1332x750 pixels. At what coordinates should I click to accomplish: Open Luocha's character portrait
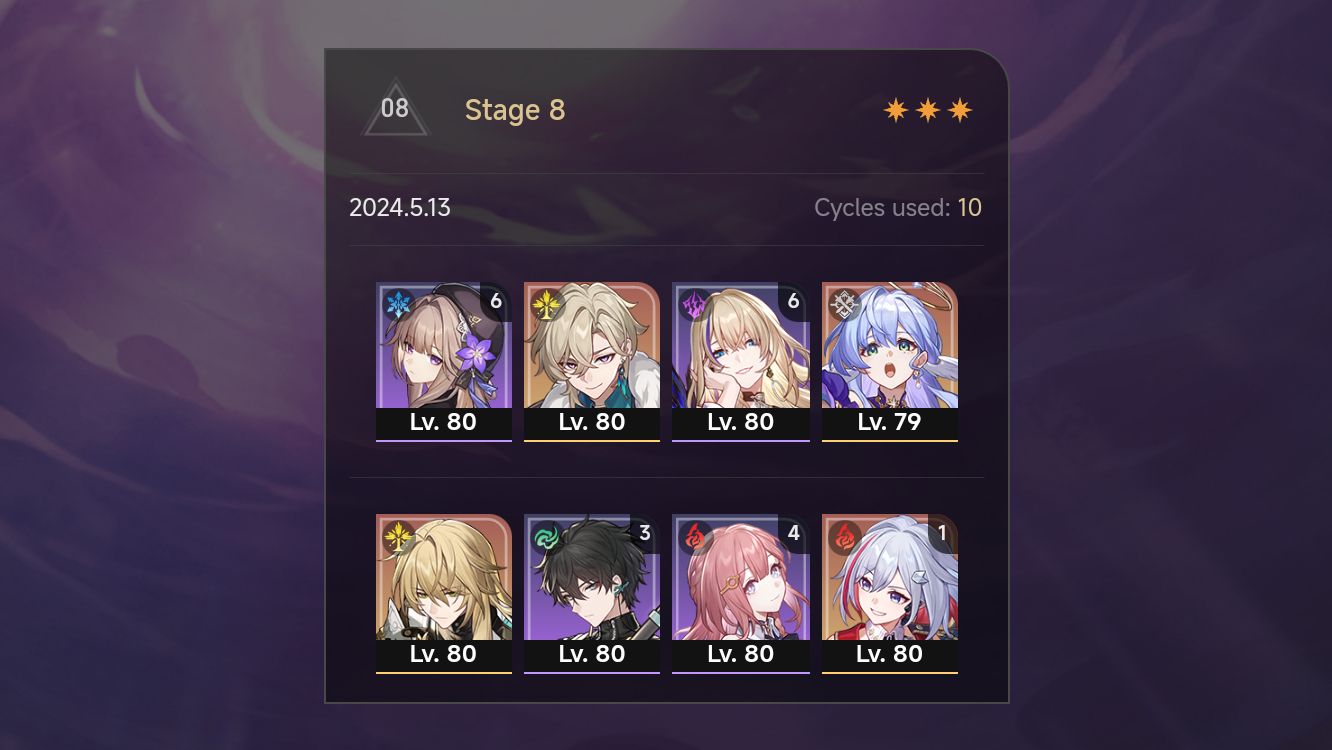(x=444, y=577)
